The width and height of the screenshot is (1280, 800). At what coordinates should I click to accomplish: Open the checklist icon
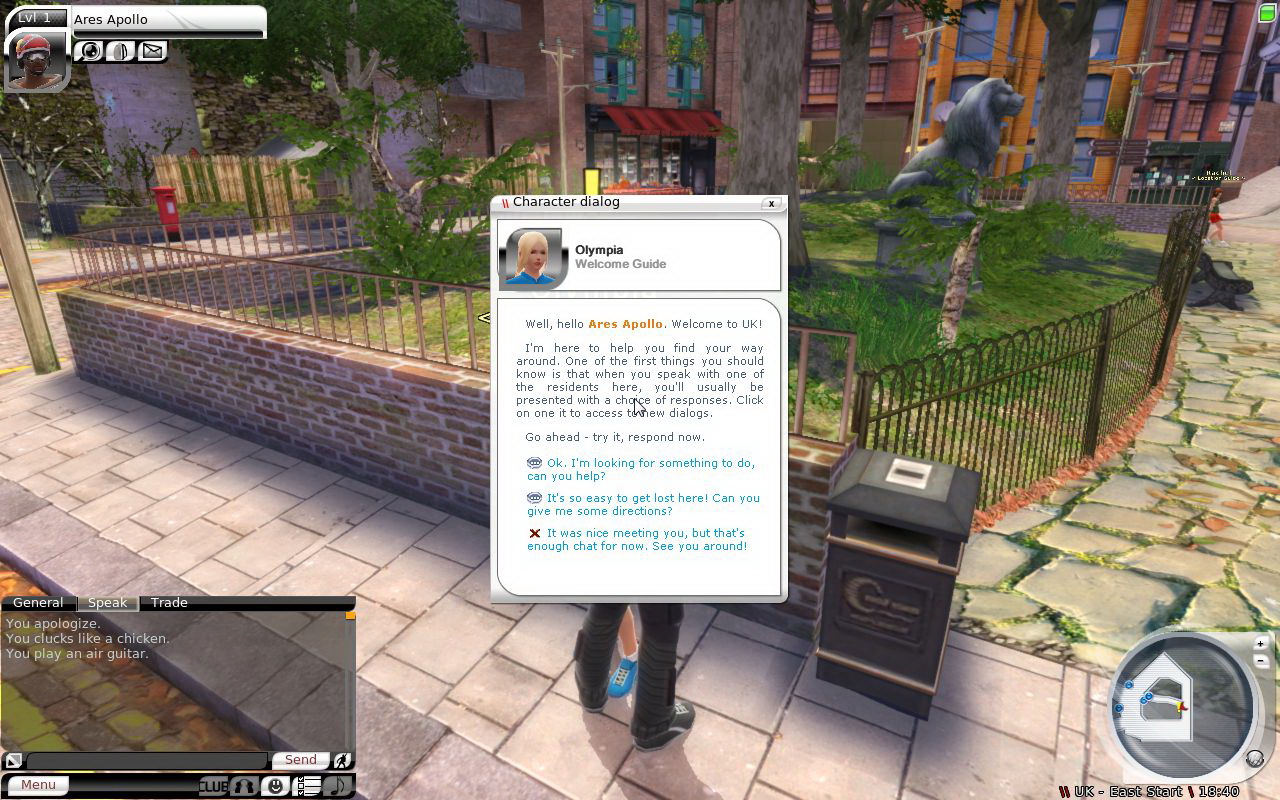(x=308, y=786)
